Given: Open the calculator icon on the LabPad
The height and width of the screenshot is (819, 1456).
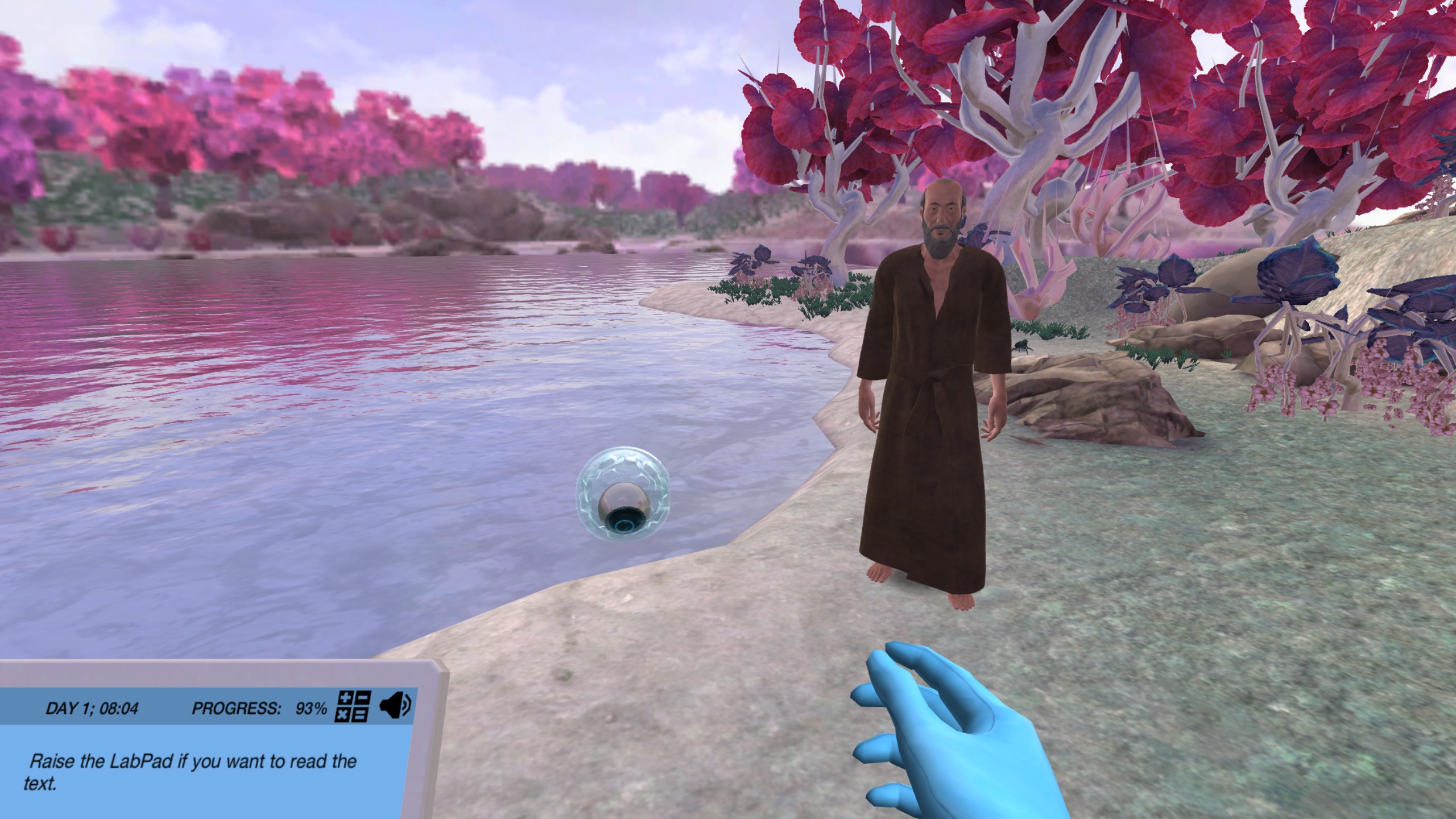Looking at the screenshot, I should [x=354, y=707].
